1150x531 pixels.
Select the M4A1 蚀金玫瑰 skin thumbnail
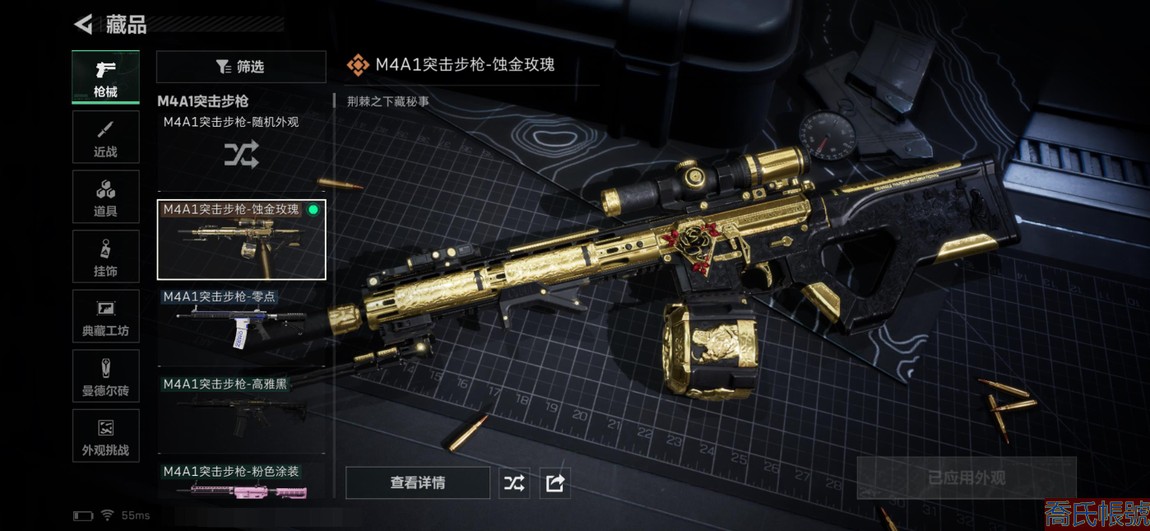pyautogui.click(x=241, y=239)
